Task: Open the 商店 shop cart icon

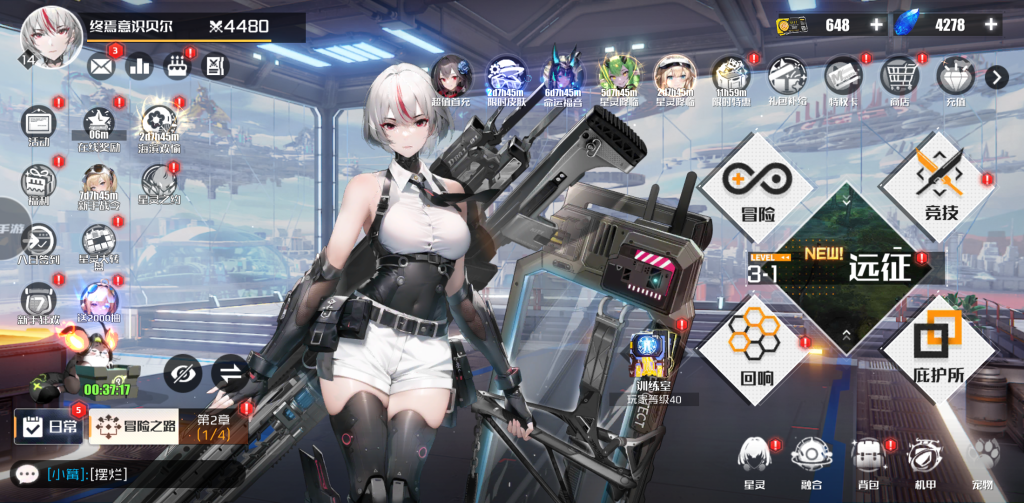Action: tap(896, 79)
